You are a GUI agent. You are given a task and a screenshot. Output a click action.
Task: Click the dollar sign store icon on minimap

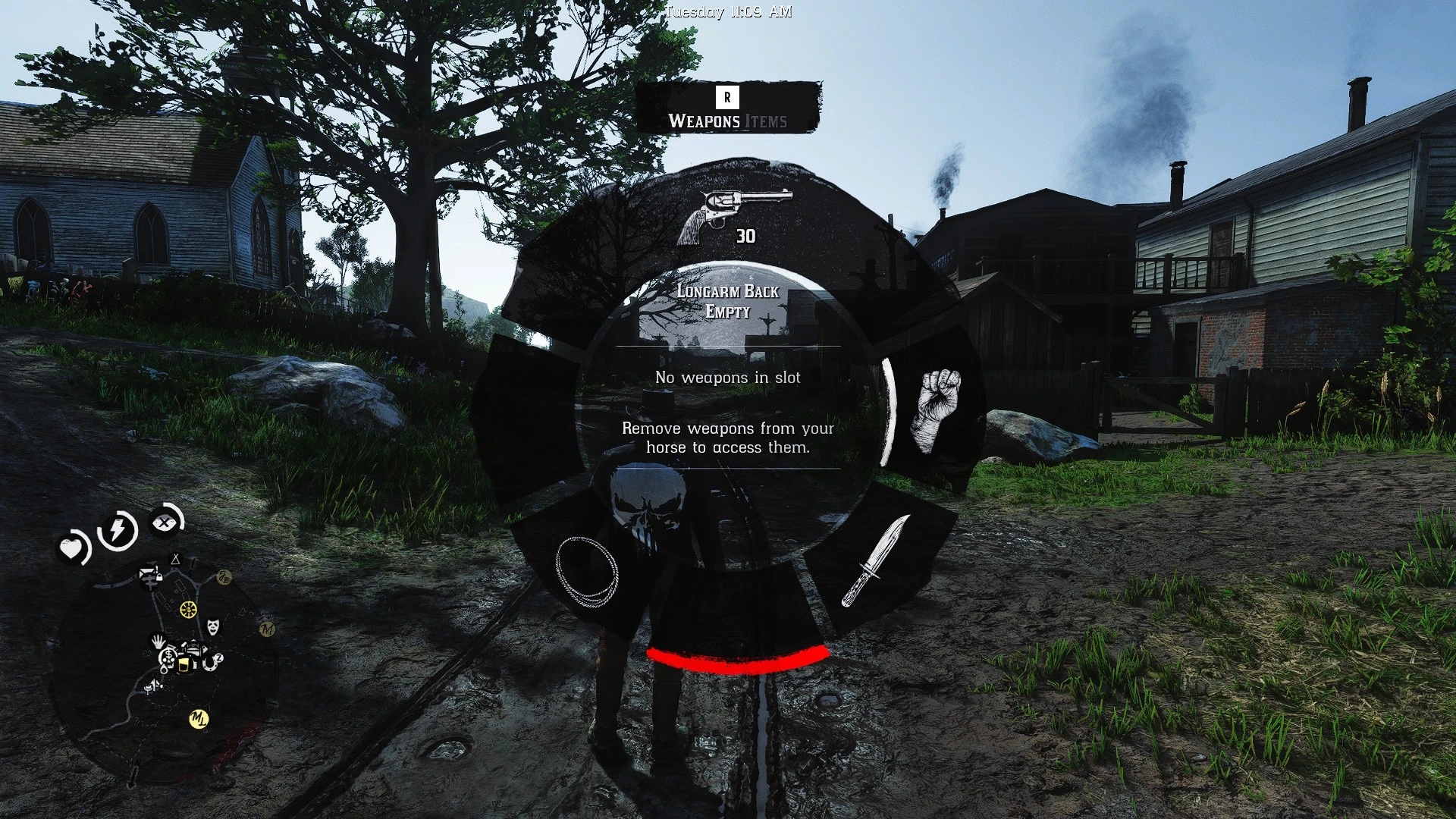click(168, 654)
